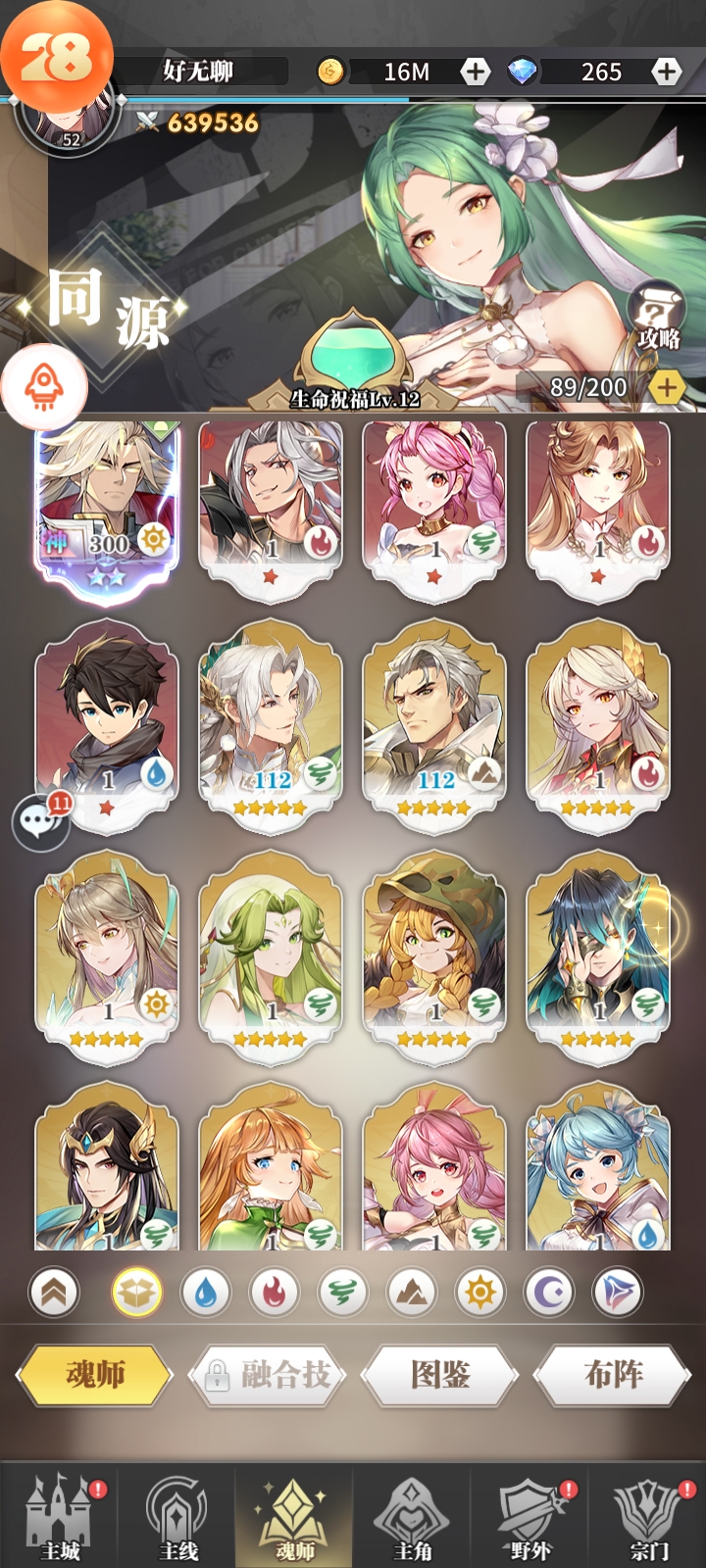Filter heroes by earth mountain element
This screenshot has width=706, height=1568.
[411, 1294]
